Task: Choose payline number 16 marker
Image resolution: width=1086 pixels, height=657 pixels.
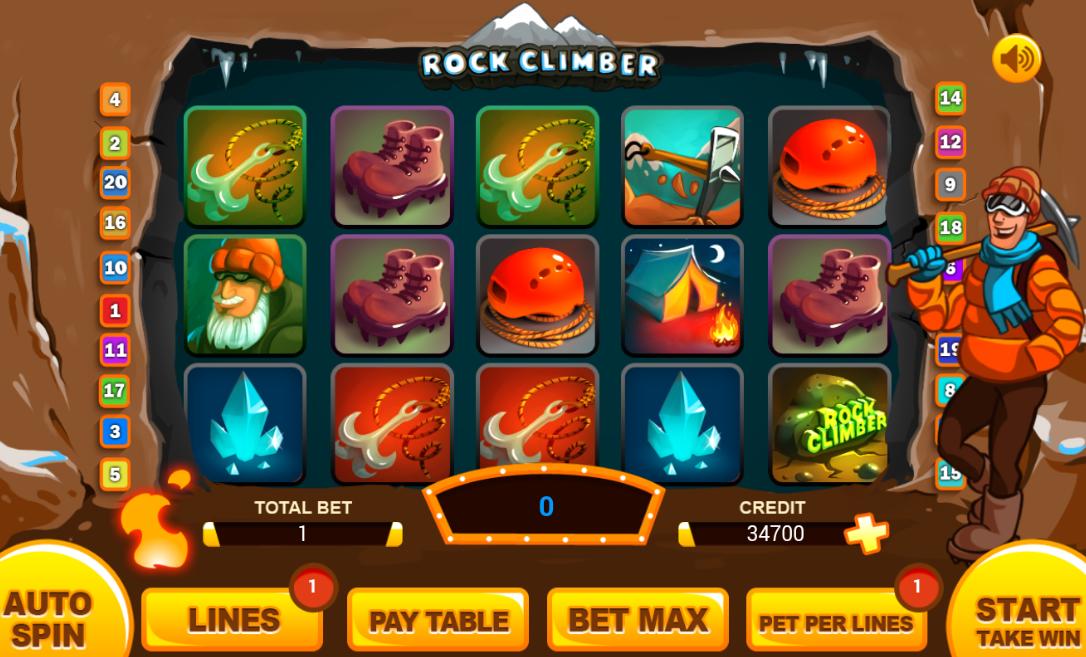Action: click(x=115, y=223)
